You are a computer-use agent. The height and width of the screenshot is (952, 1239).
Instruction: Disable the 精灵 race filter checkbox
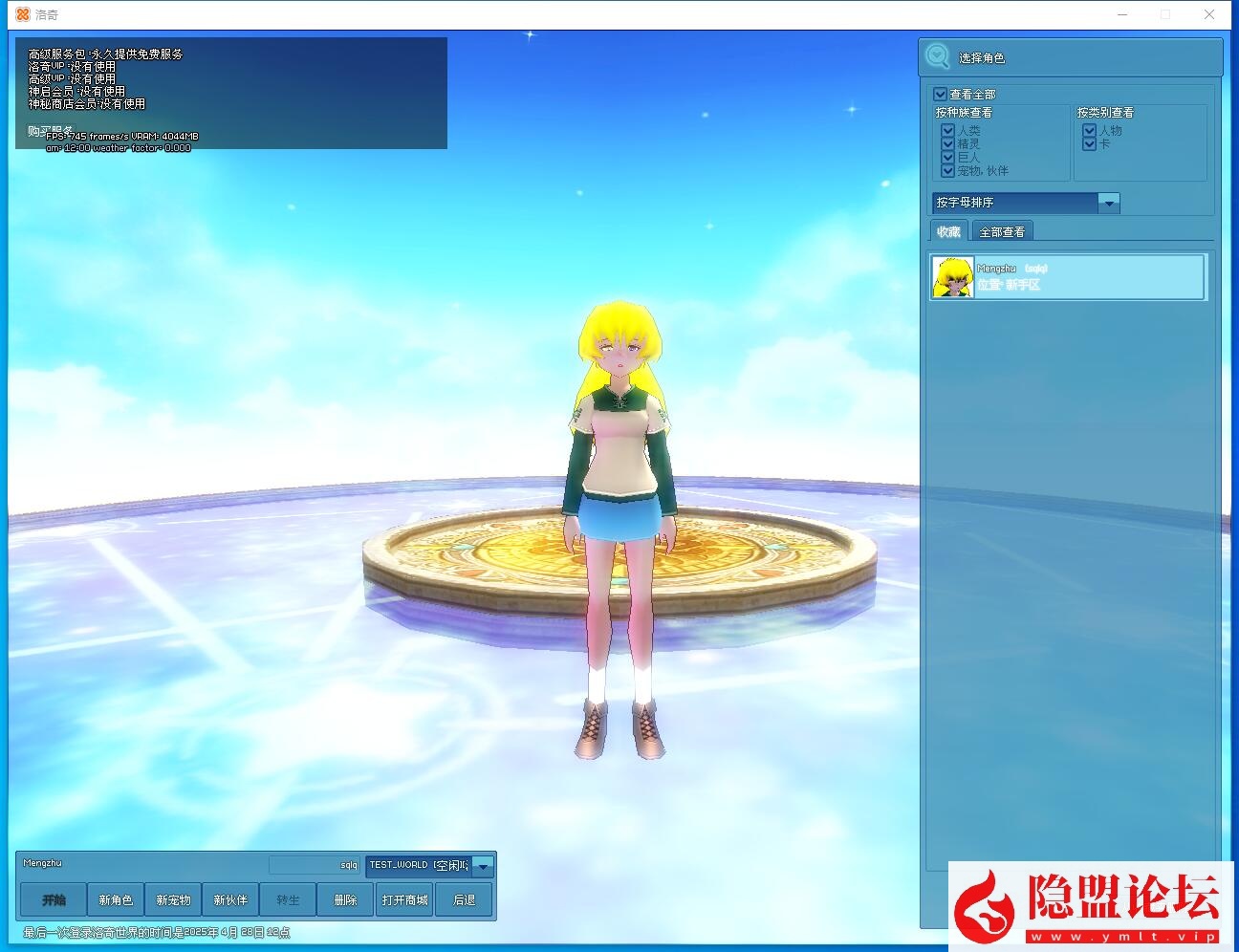947,144
